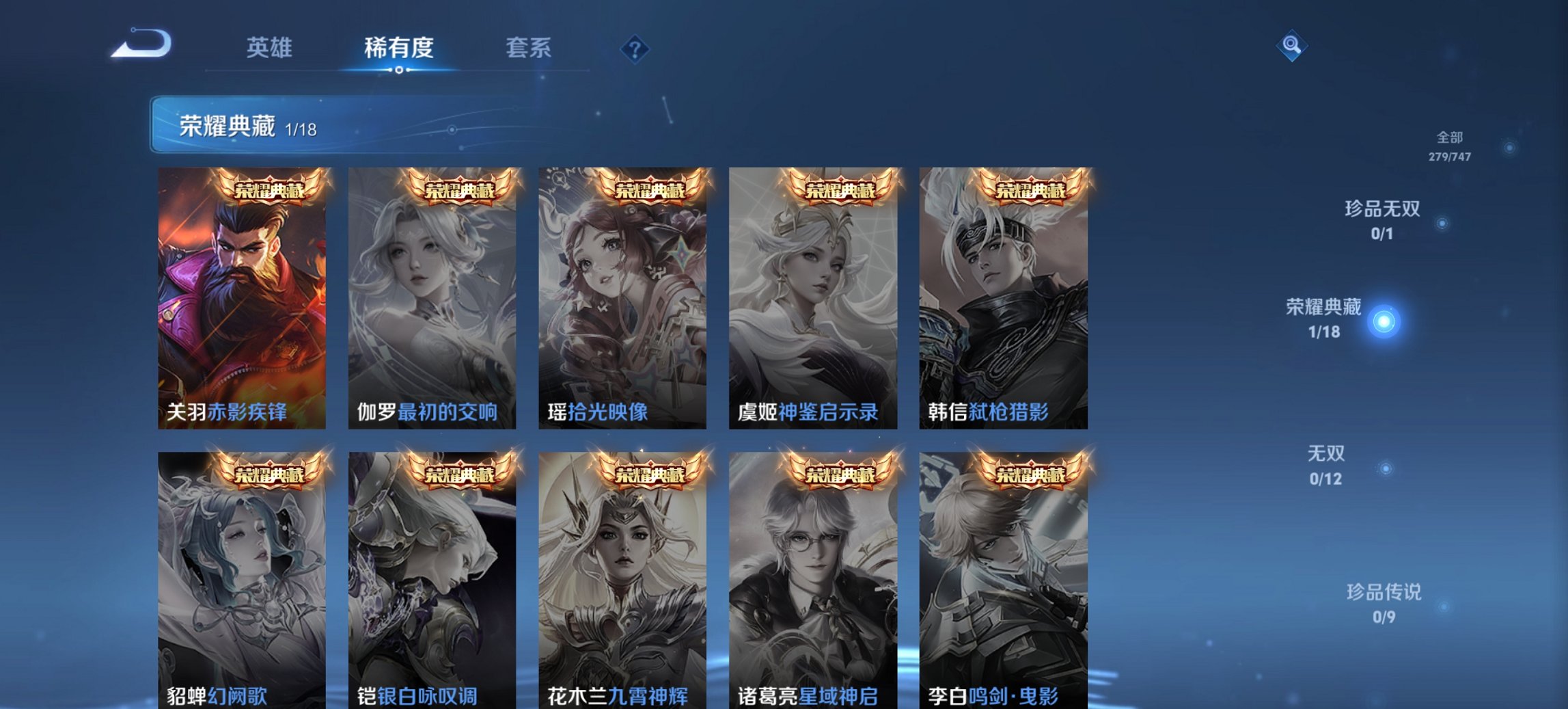Click the 瑶拾光映像 skin name label

pyautogui.click(x=597, y=413)
